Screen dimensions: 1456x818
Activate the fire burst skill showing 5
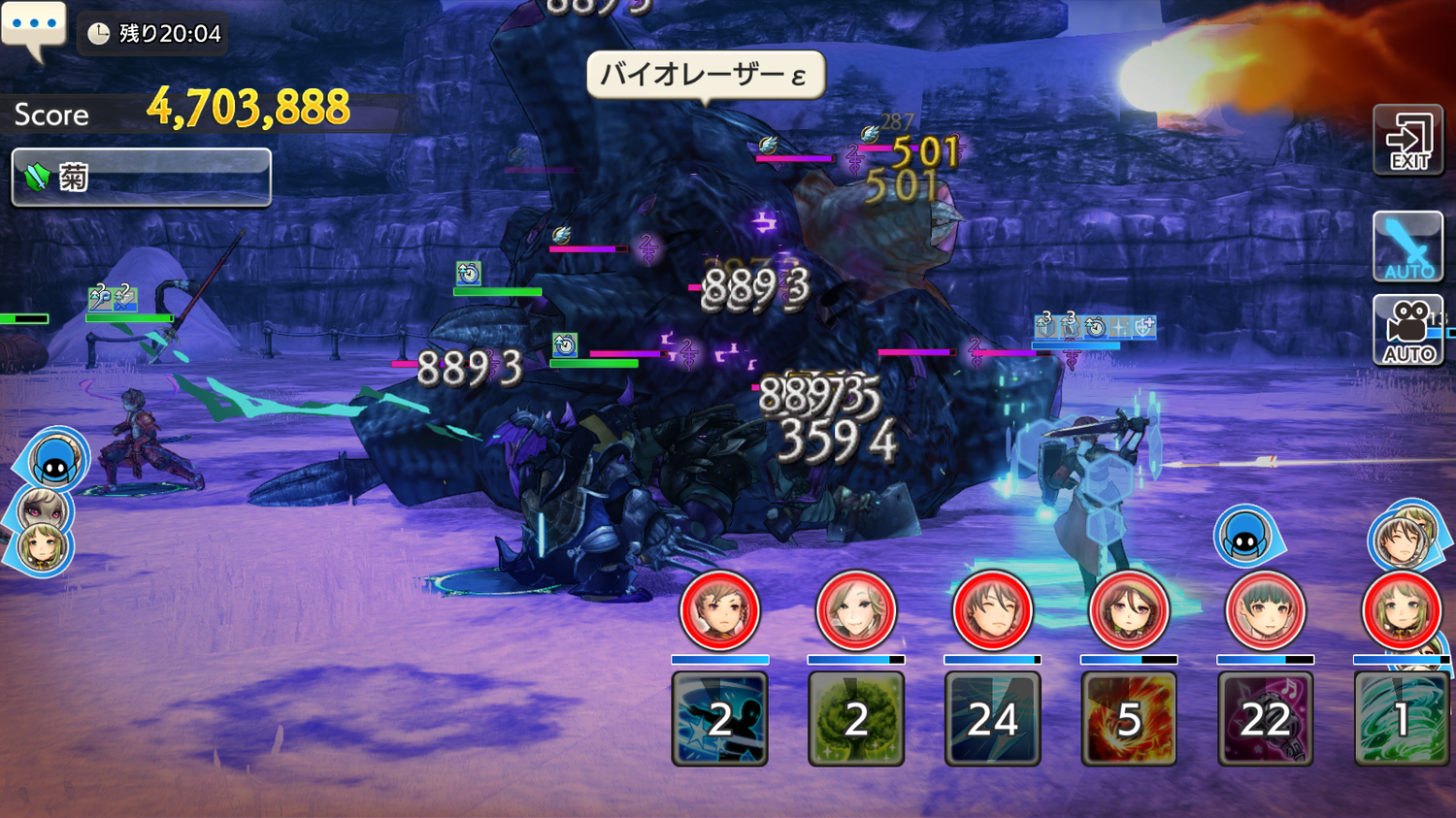[1129, 719]
